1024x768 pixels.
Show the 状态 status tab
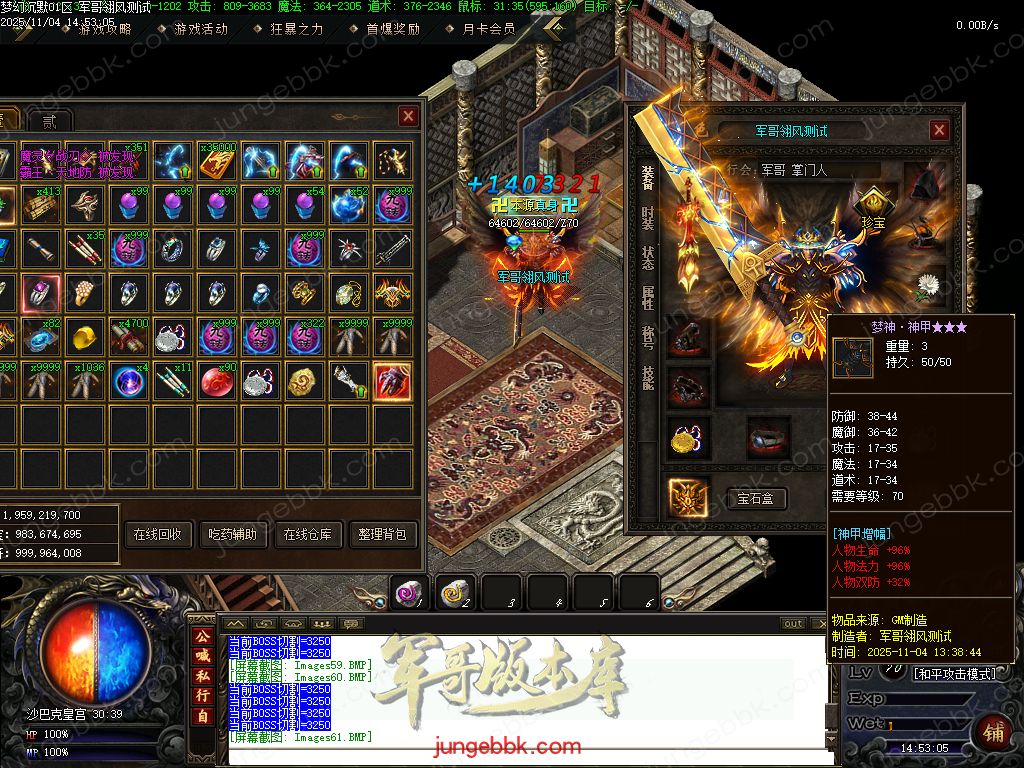click(648, 257)
